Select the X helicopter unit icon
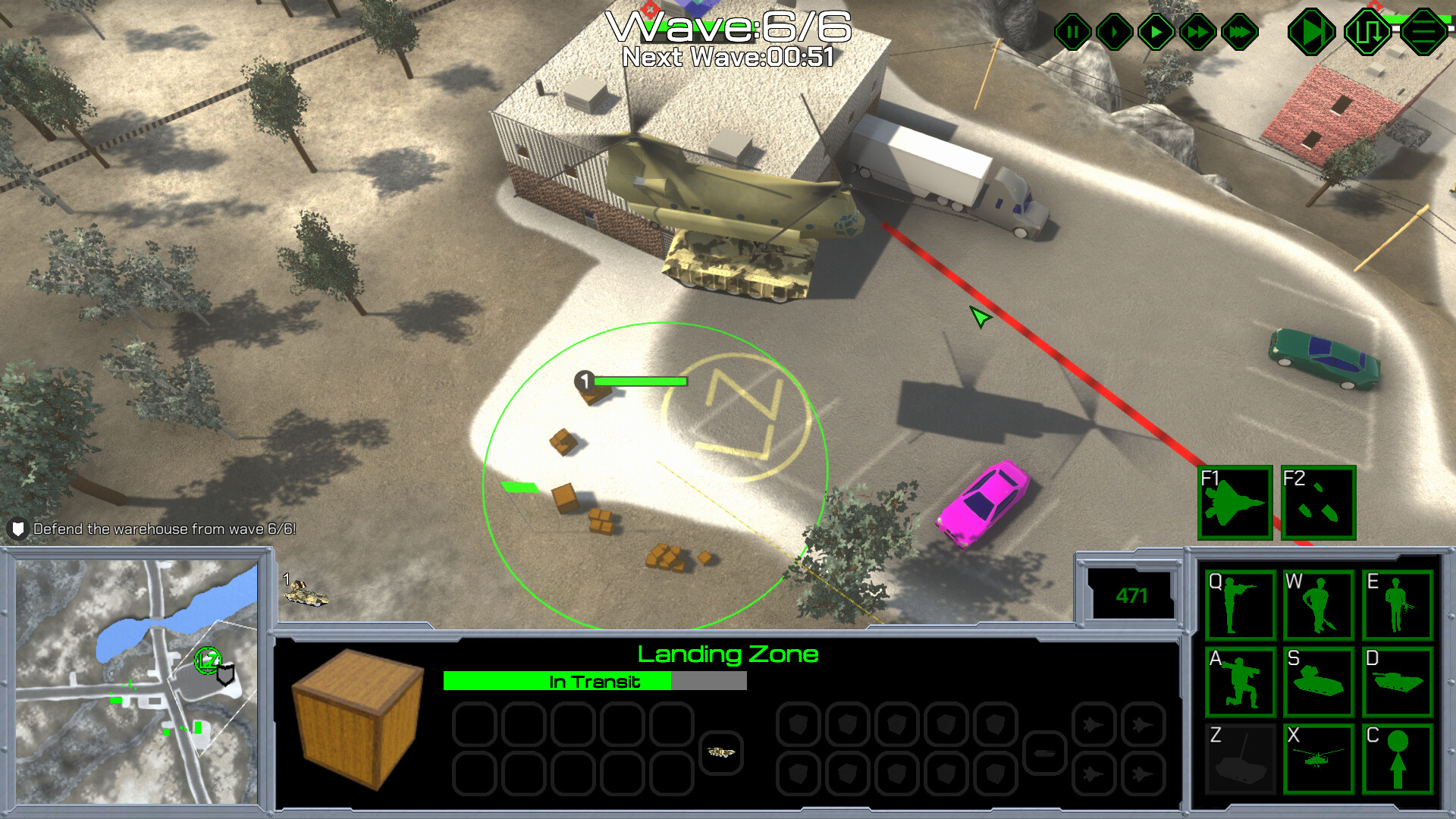This screenshot has height=819, width=1456. (1319, 758)
